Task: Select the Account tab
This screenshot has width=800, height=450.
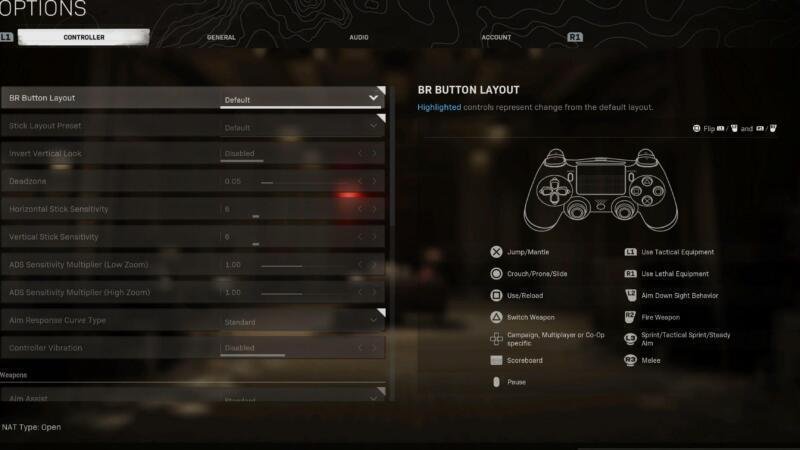Action: coord(496,38)
